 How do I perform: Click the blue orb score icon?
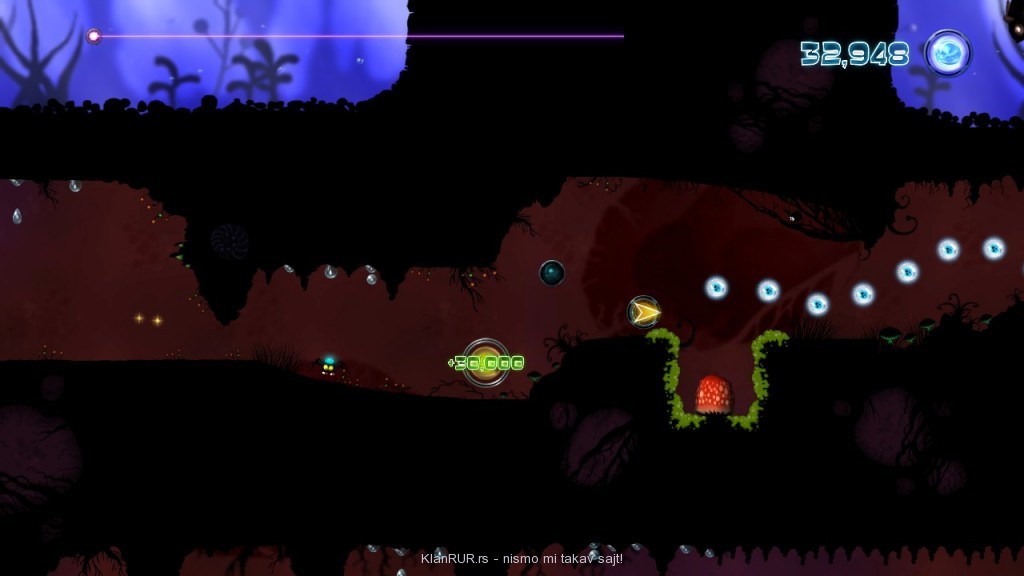[x=947, y=52]
